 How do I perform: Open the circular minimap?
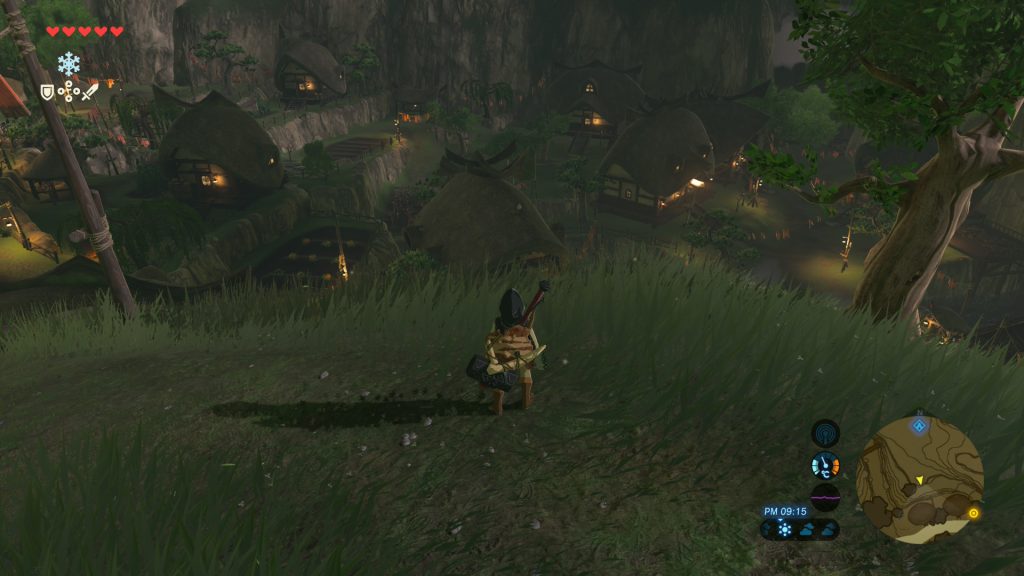(x=919, y=479)
